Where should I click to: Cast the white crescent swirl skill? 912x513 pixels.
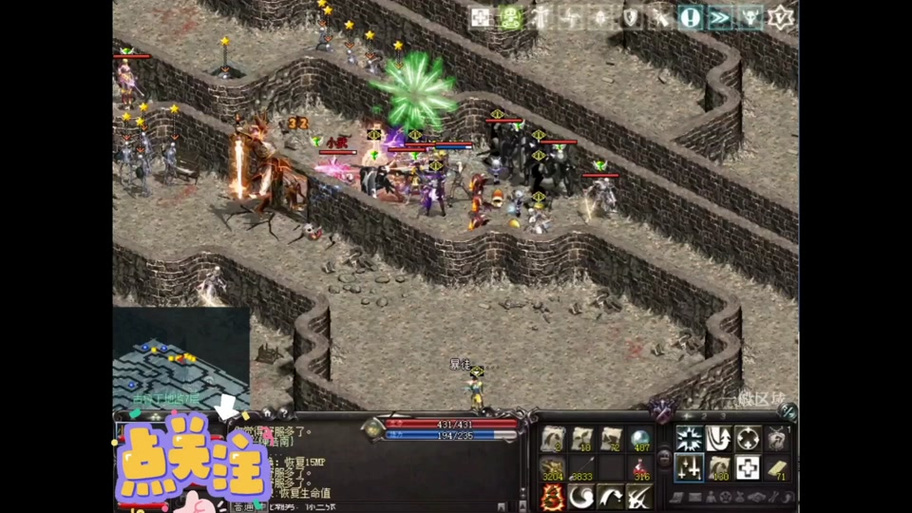[581, 496]
